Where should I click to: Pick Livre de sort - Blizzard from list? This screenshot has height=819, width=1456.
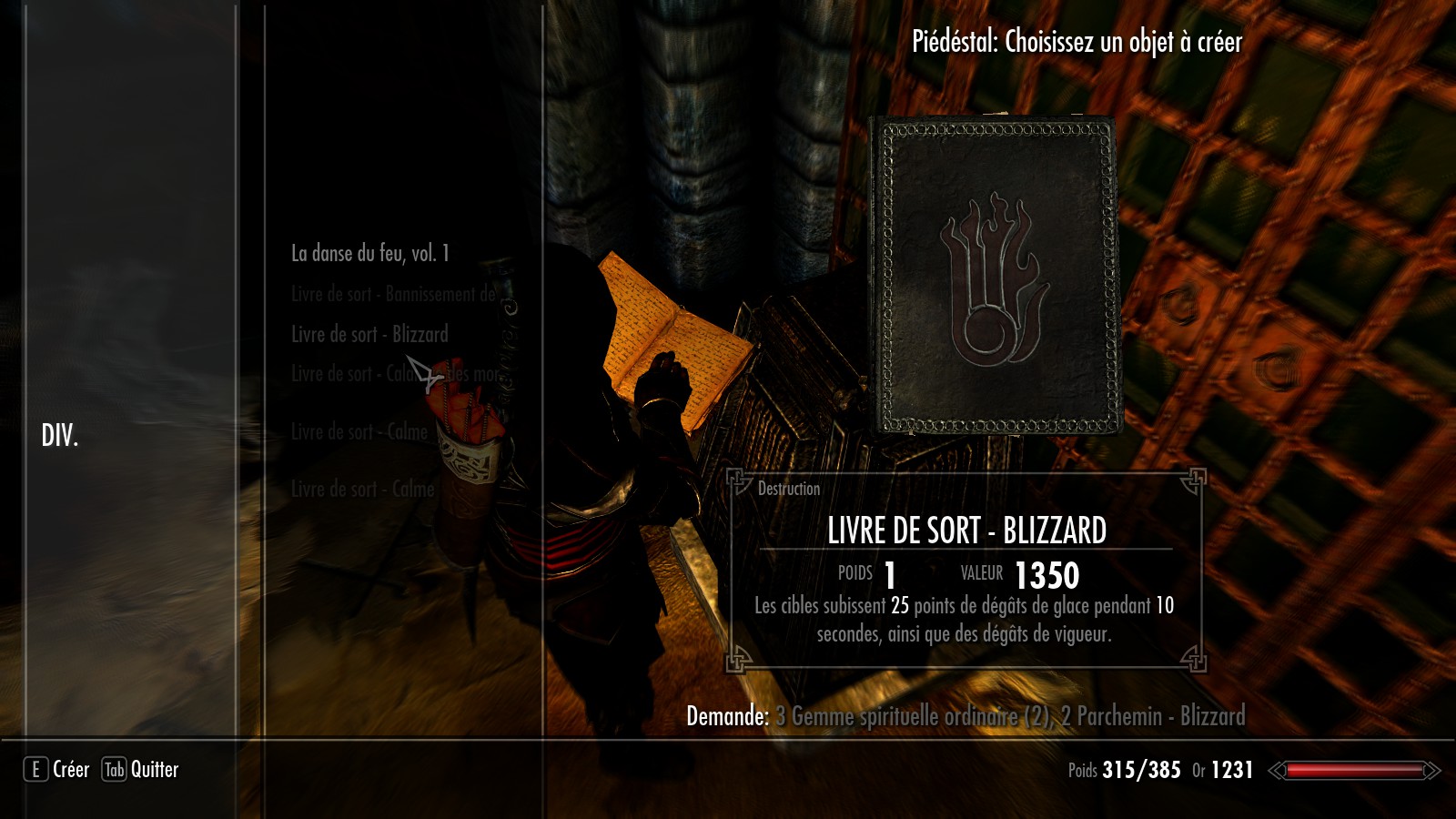(369, 334)
